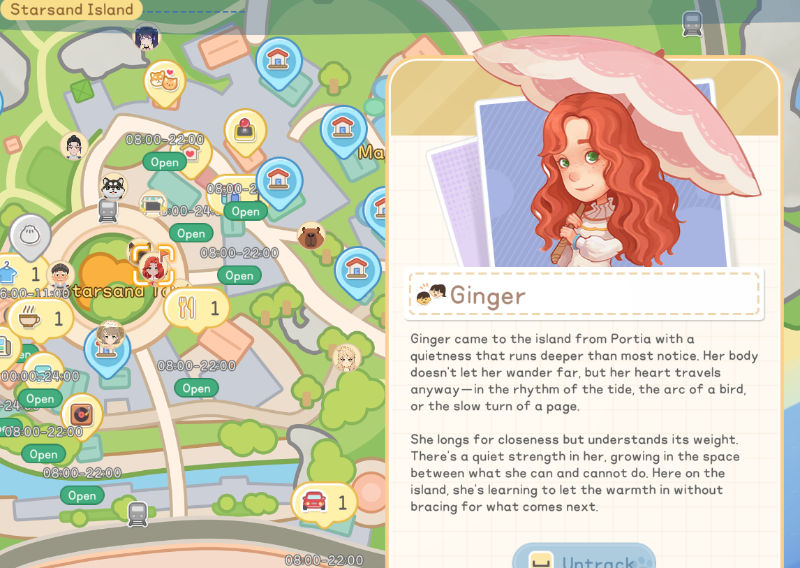Screen dimensions: 800x568
Task: Select Ginger's tracked portrait marker on the map
Action: (153, 264)
